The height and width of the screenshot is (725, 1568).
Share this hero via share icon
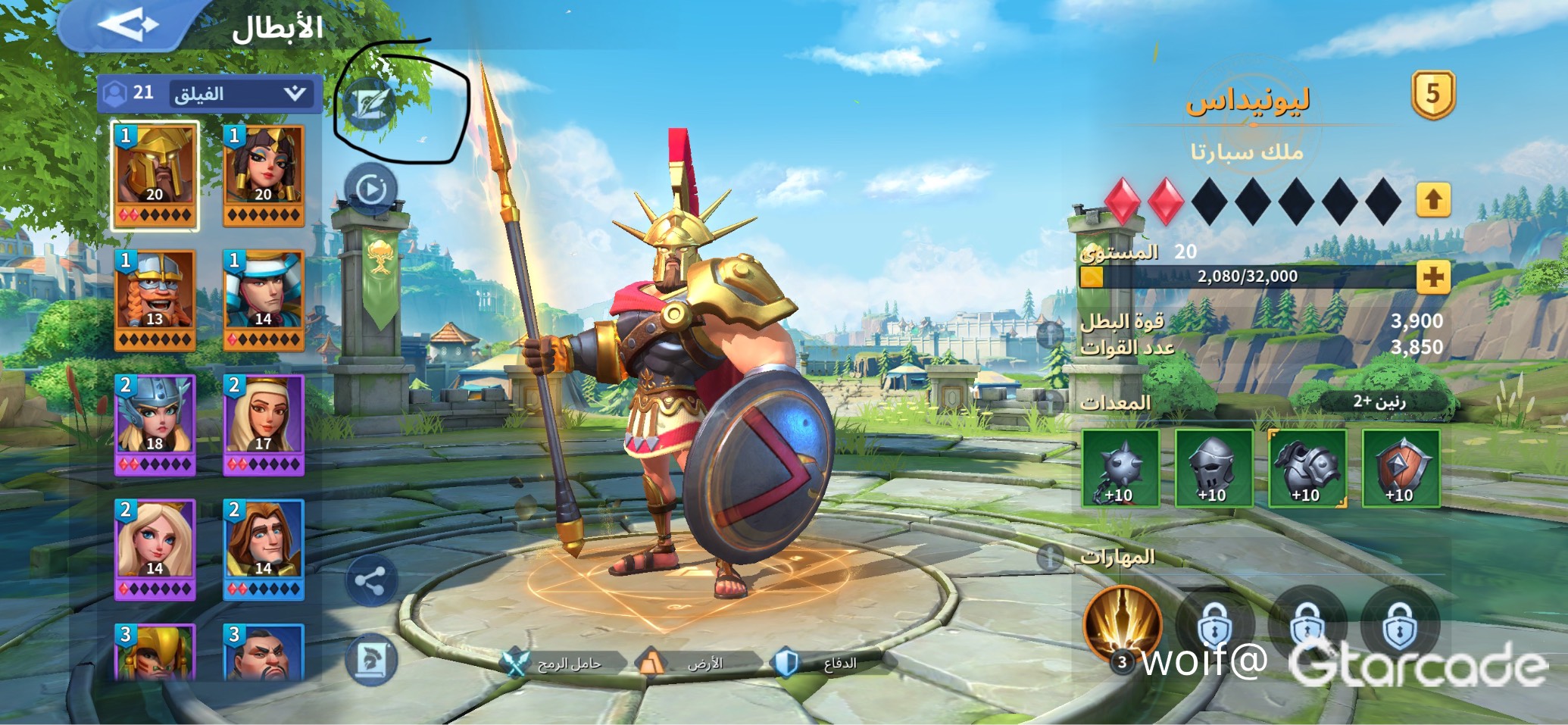click(370, 581)
